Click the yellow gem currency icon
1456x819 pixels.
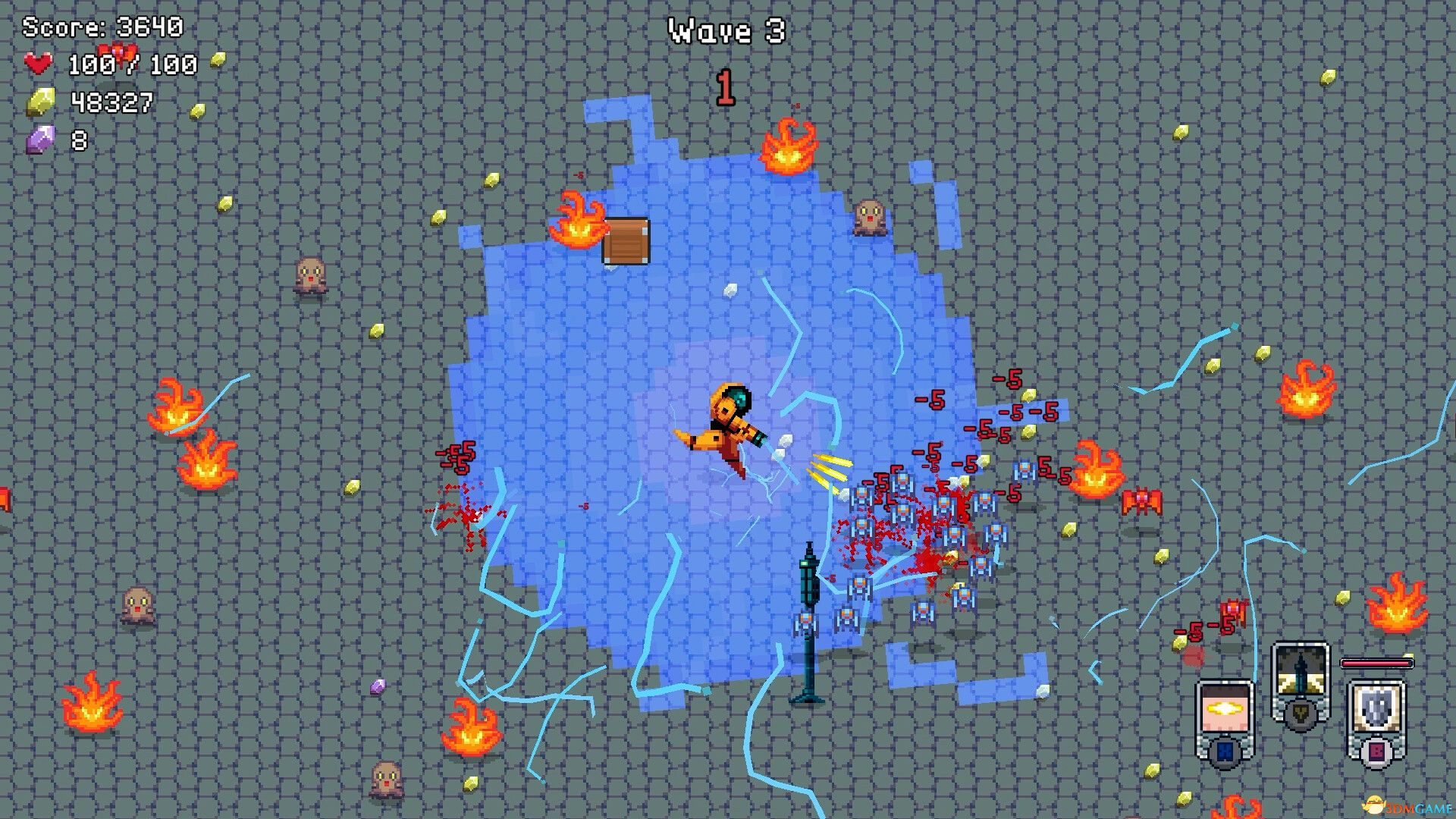pyautogui.click(x=42, y=100)
